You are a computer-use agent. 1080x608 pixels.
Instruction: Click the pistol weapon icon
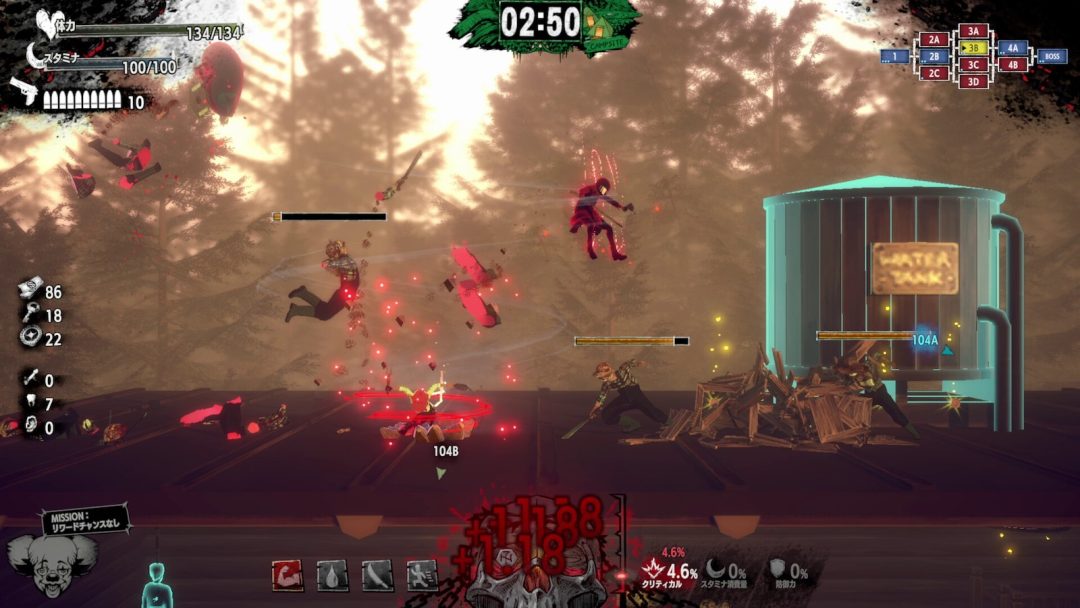tap(24, 91)
